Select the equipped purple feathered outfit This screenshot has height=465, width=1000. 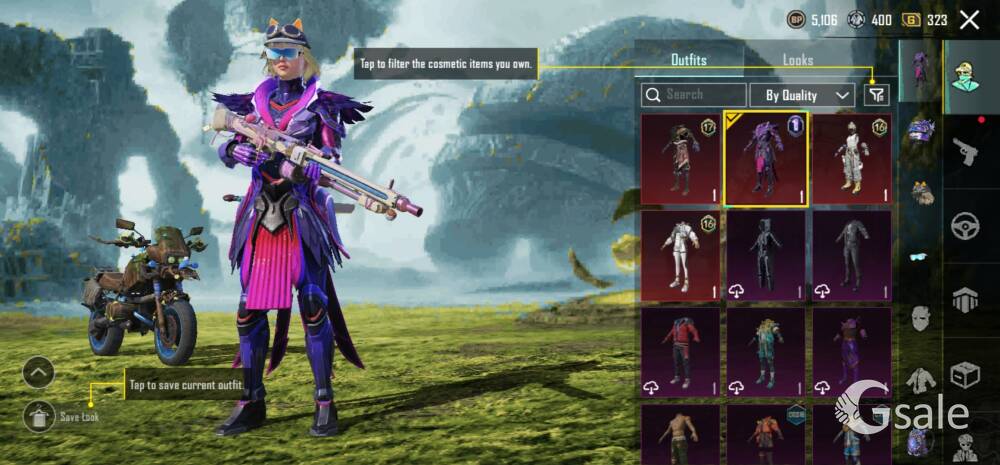pyautogui.click(x=766, y=159)
